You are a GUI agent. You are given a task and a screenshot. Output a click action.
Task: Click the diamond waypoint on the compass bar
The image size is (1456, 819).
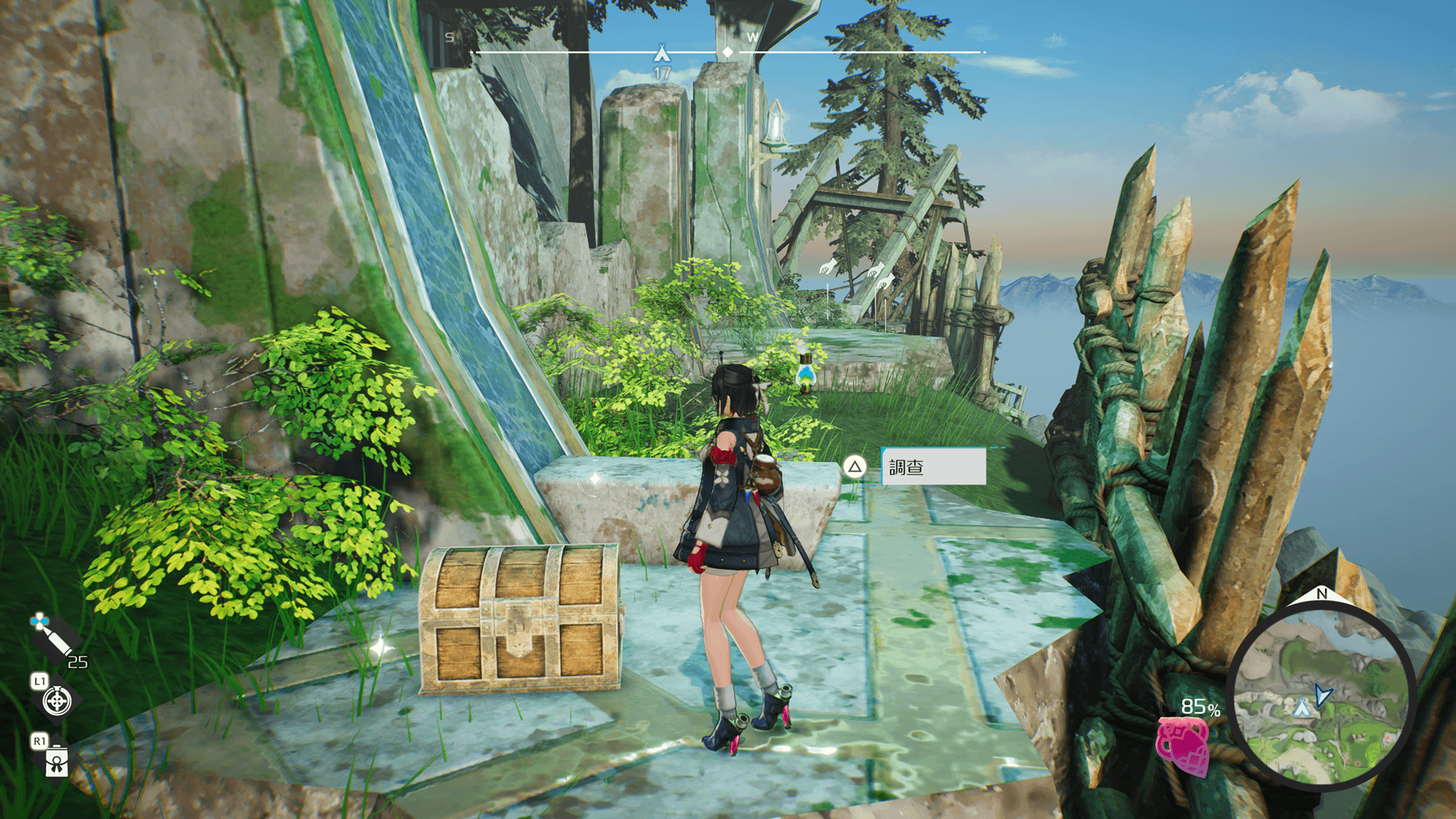point(727,52)
